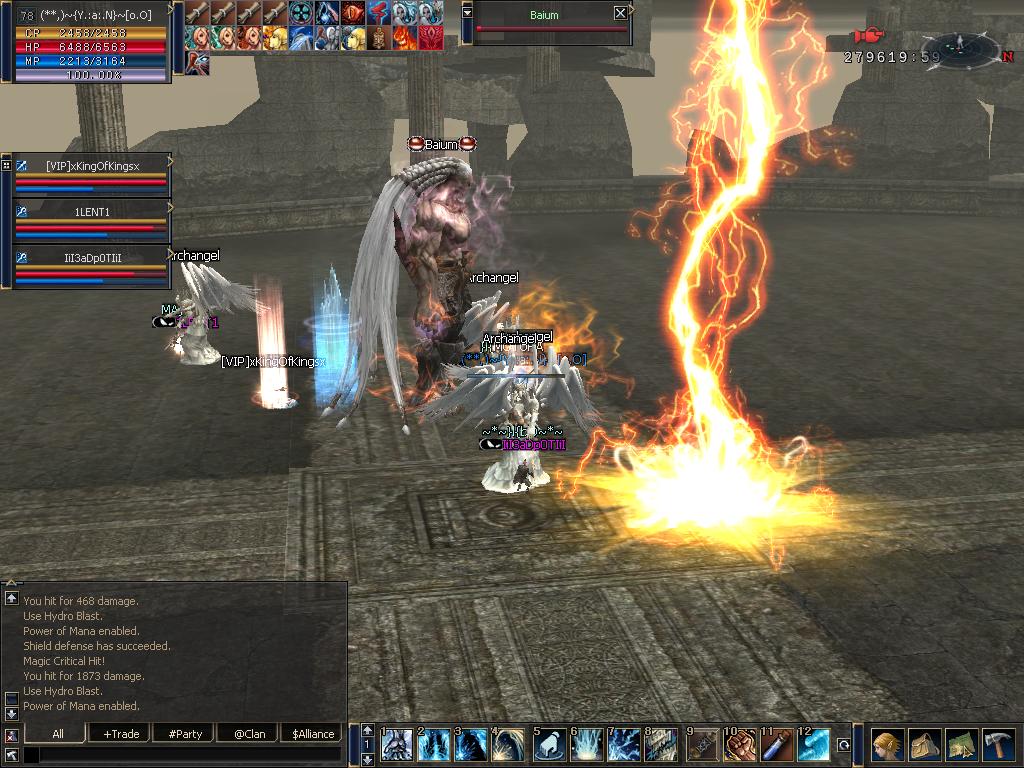This screenshot has height=768, width=1024.
Task: Close the Baium target window
Action: point(620,13)
